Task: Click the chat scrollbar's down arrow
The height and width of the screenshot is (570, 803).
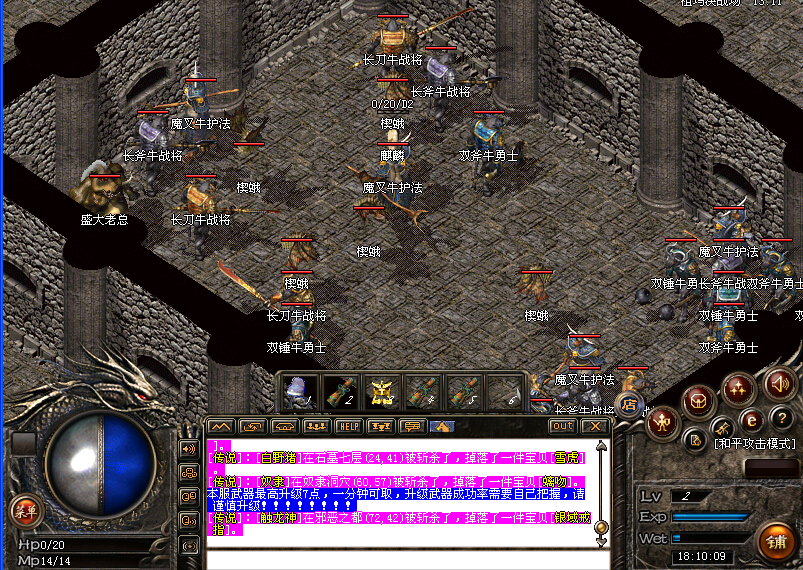Action: (x=602, y=541)
